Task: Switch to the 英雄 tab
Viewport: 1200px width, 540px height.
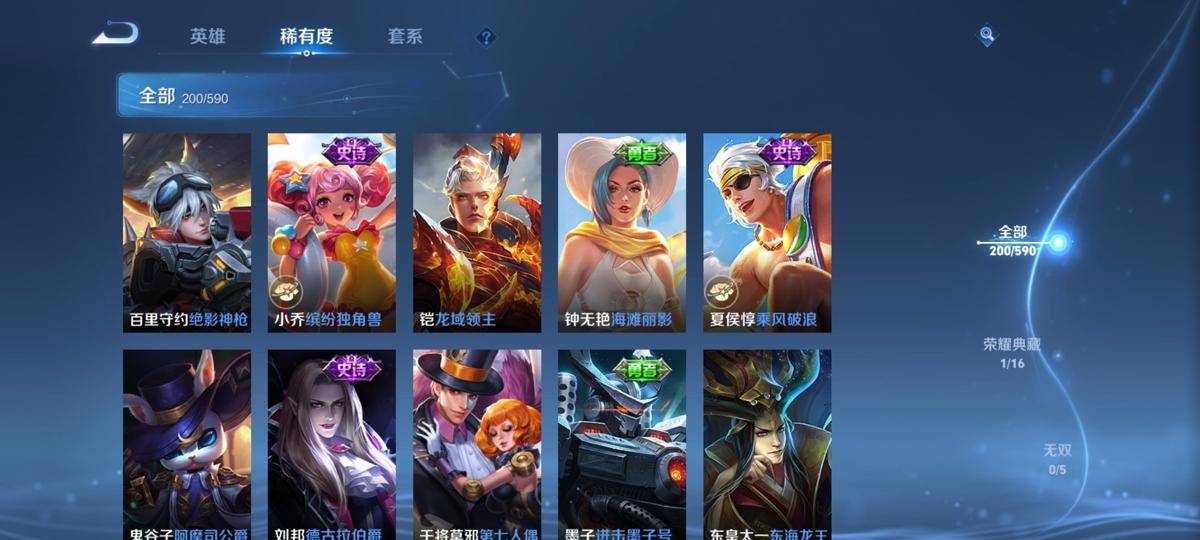Action: tap(208, 37)
